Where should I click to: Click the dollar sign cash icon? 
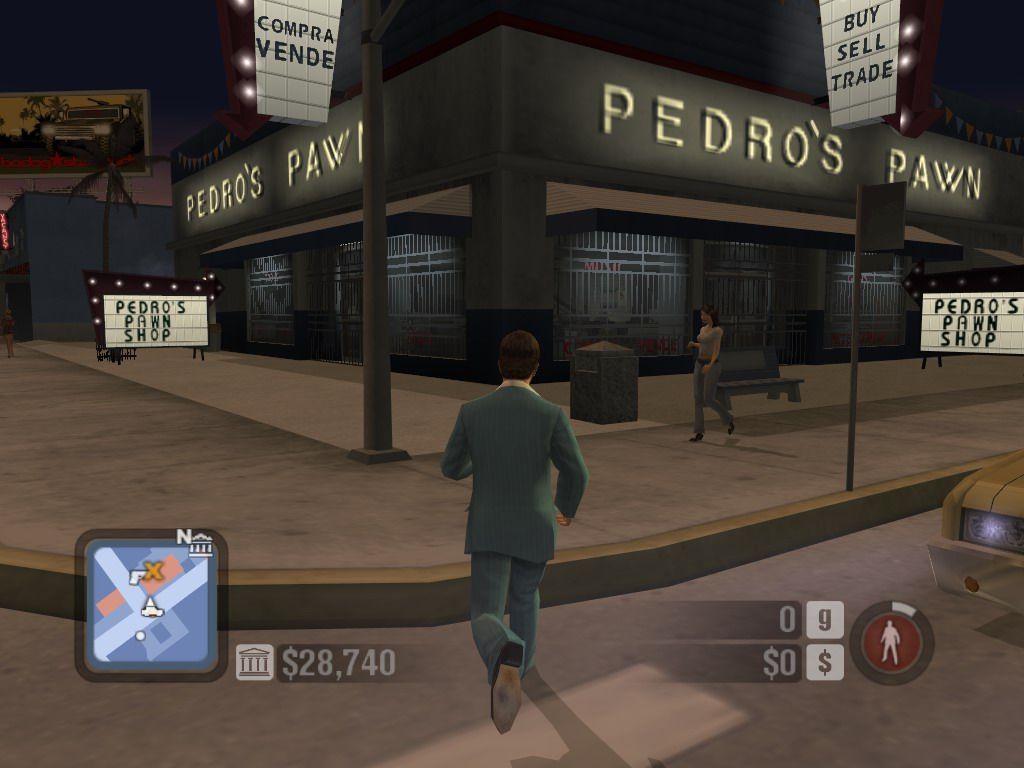tap(824, 662)
